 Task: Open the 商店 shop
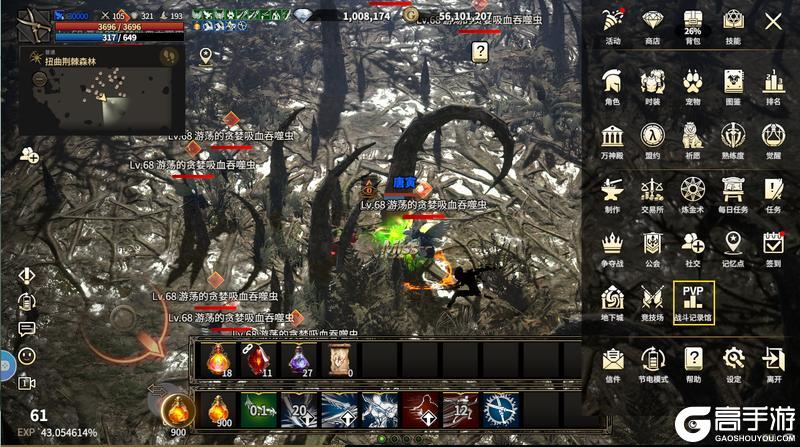[x=653, y=23]
